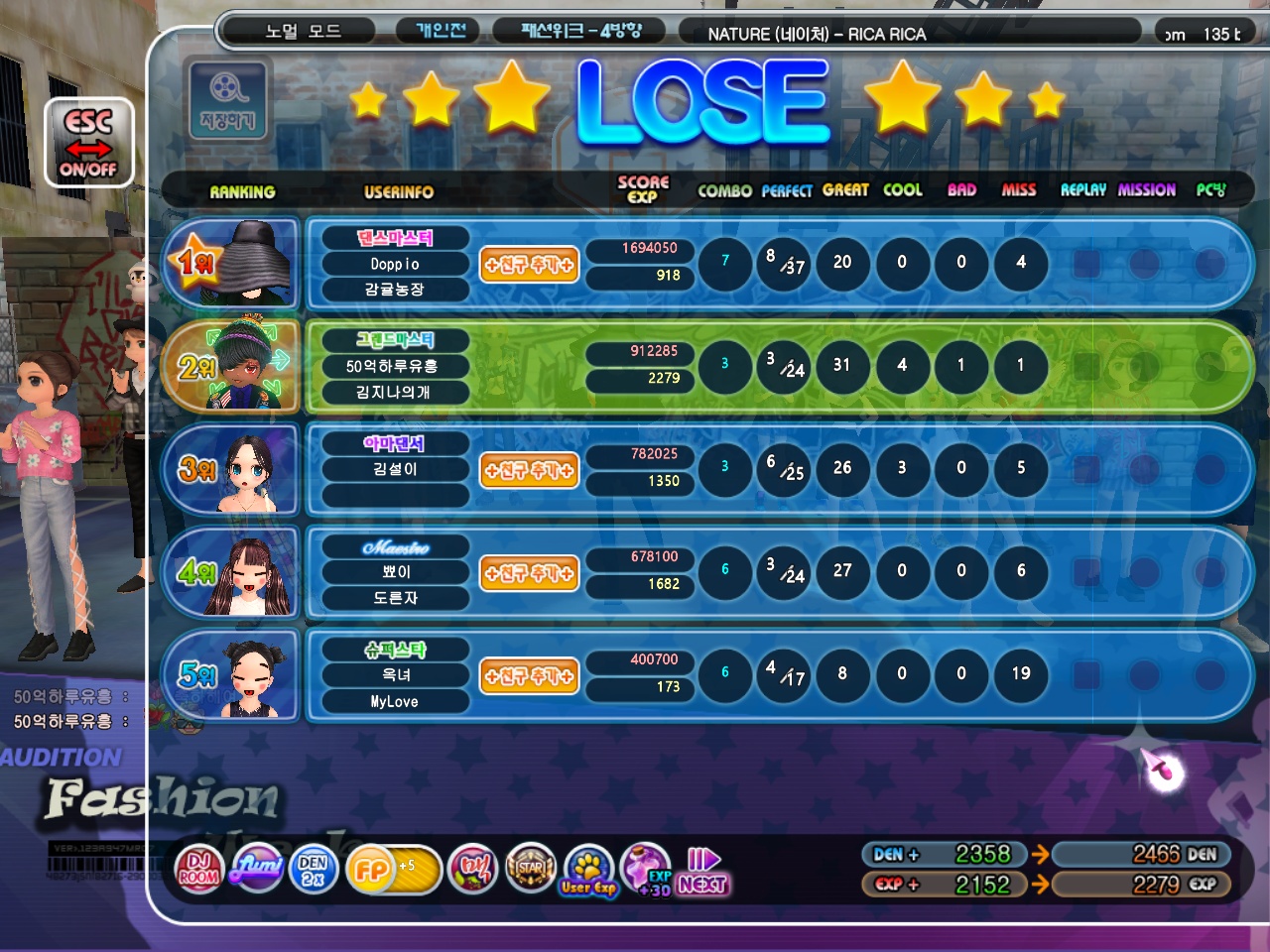Add first-place player Doppio as friend
This screenshot has width=1270, height=952.
click(529, 264)
